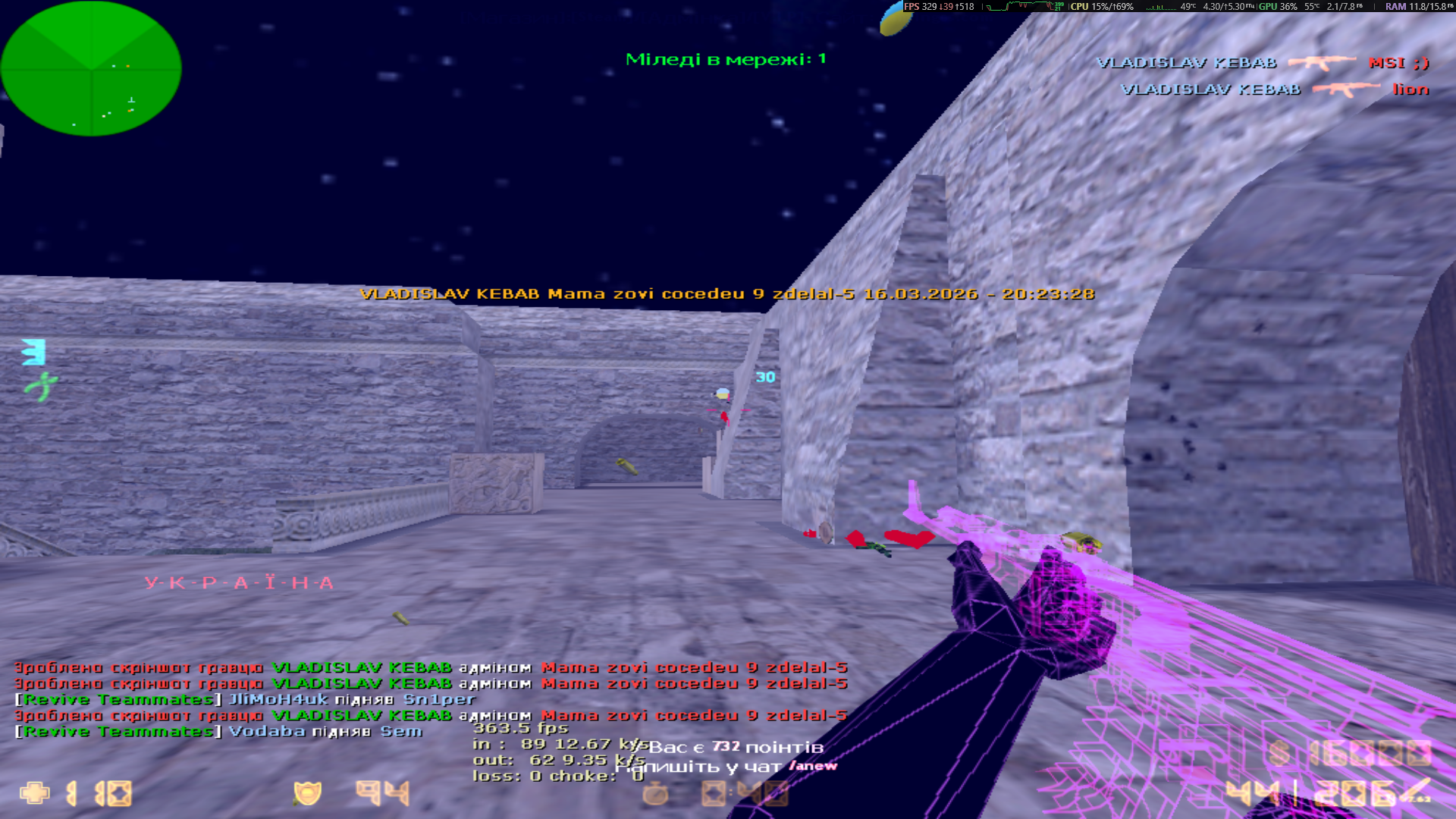Expand the radar minimap
This screenshot has height=819, width=1456.
point(91,68)
